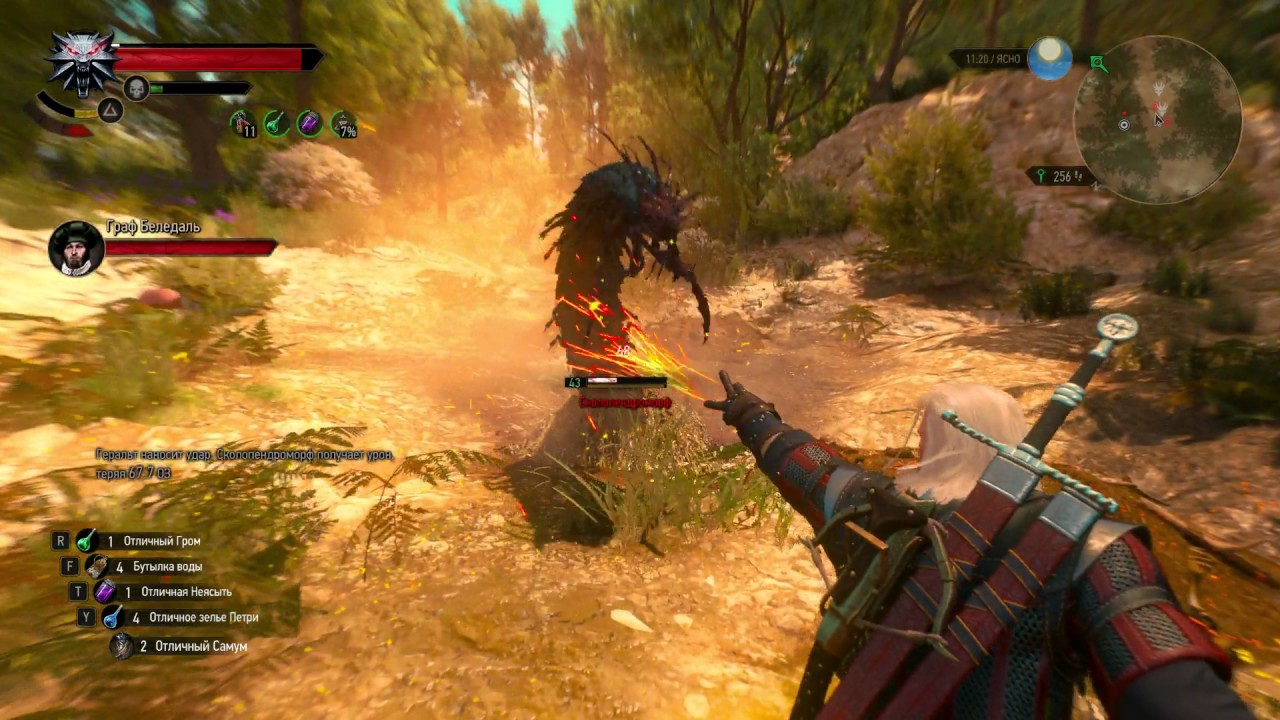Inspect the green potion buff icon
The width and height of the screenshot is (1280, 720).
[277, 123]
